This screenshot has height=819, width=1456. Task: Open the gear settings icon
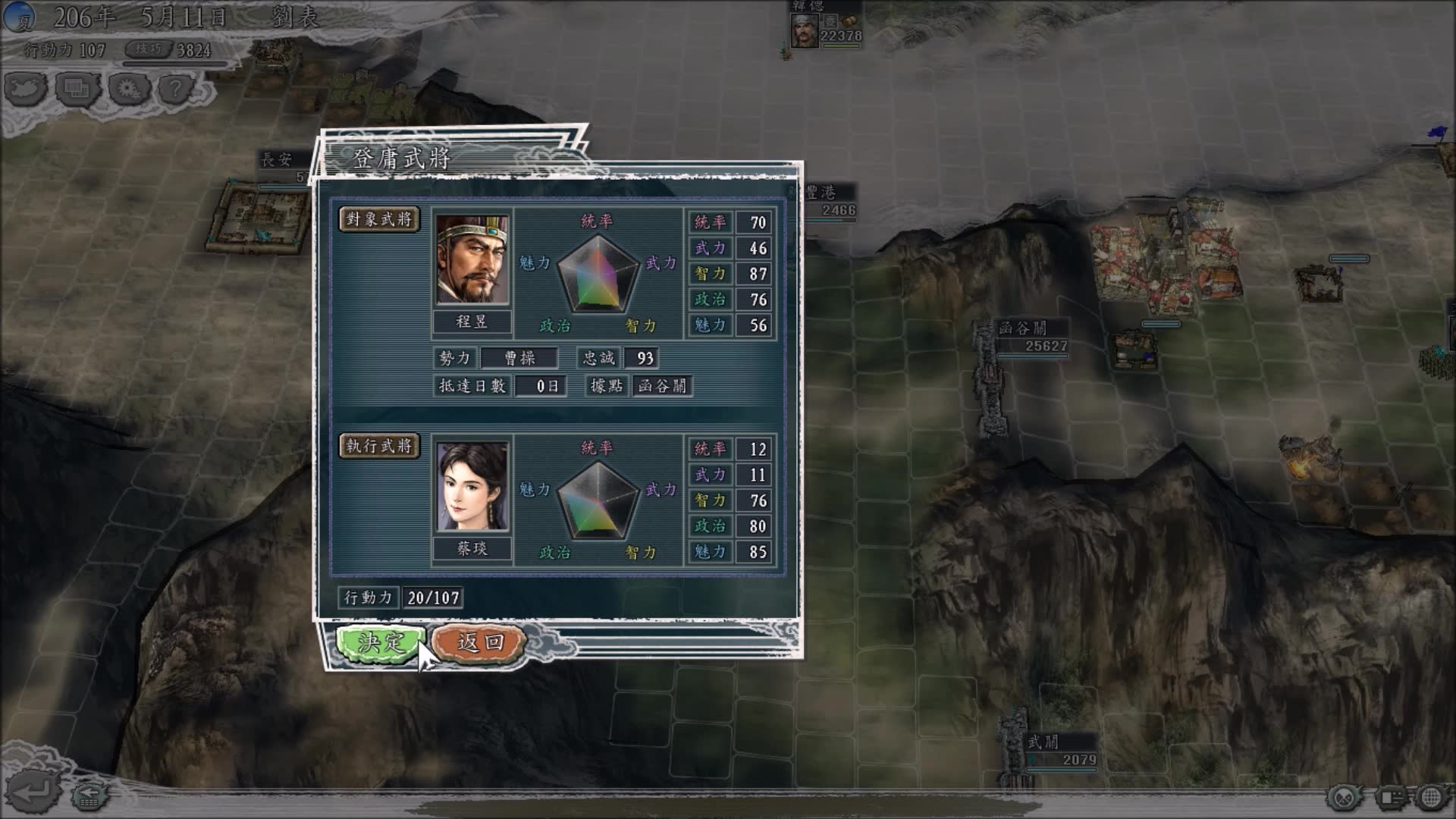point(128,89)
